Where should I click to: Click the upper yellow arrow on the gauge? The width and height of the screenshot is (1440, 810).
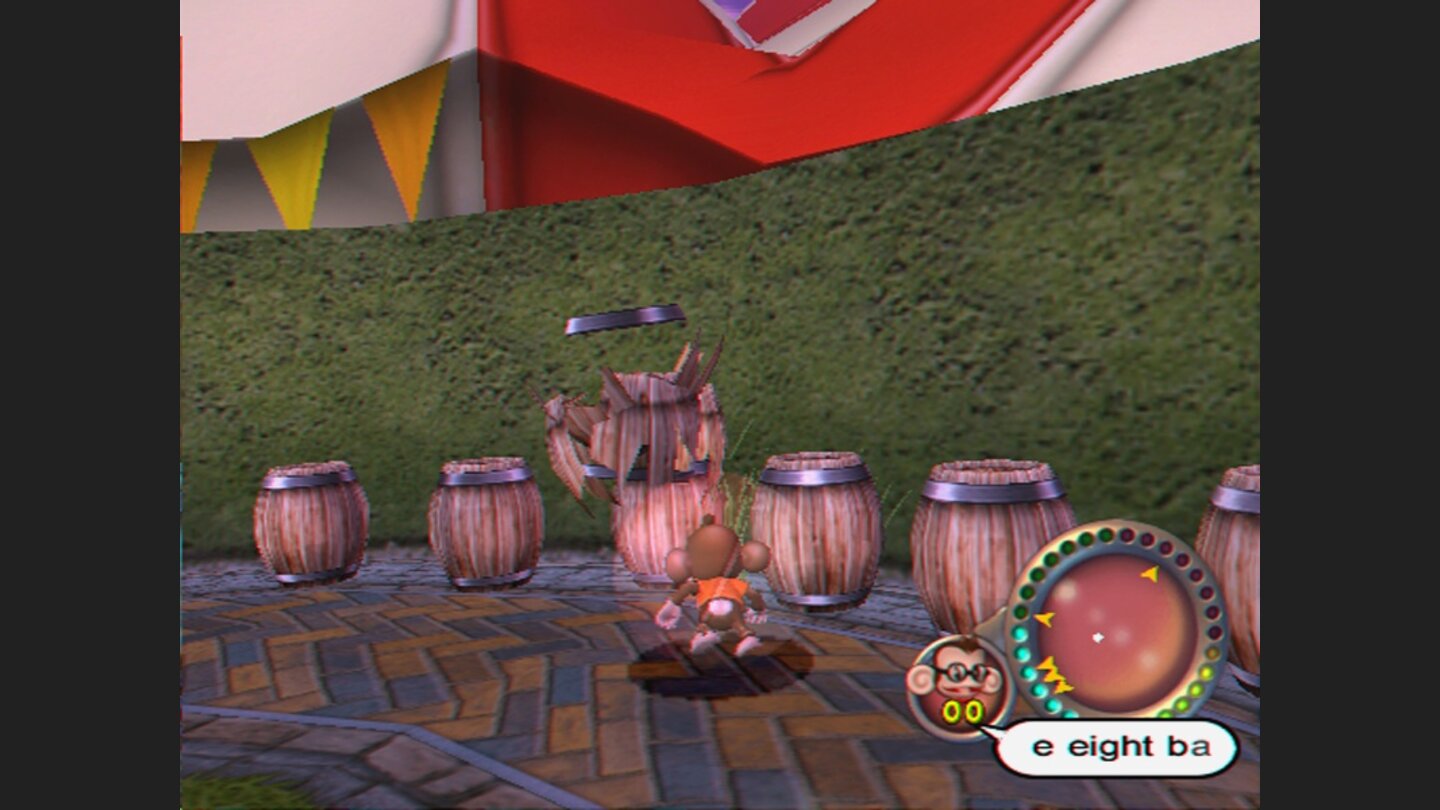(1149, 574)
